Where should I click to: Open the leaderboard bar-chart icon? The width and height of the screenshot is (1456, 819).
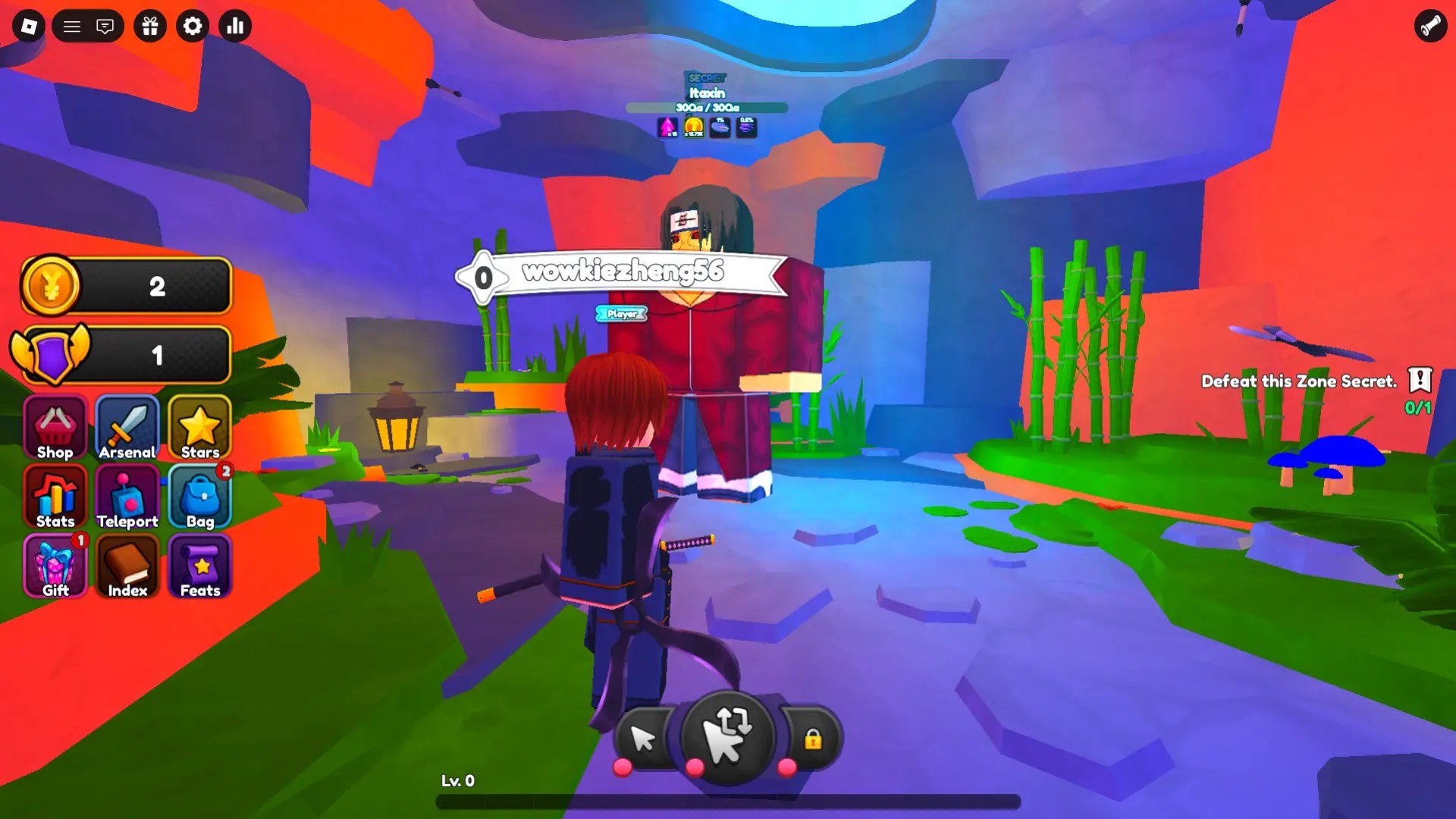234,26
